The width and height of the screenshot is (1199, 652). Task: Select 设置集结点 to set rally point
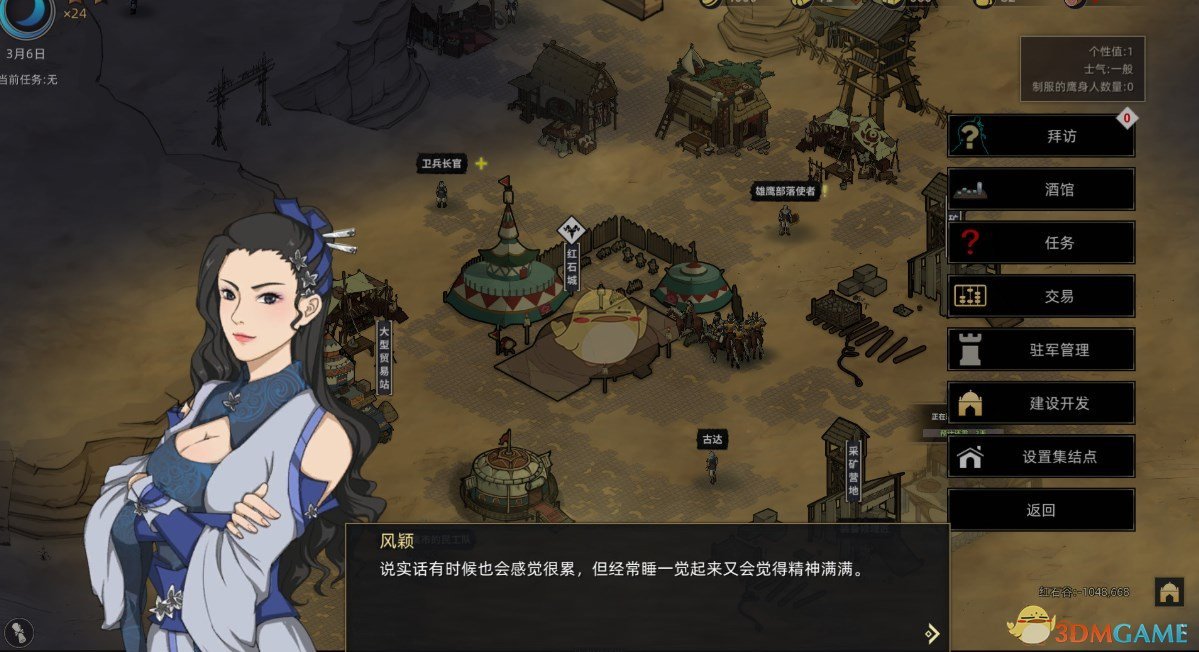pos(1040,457)
